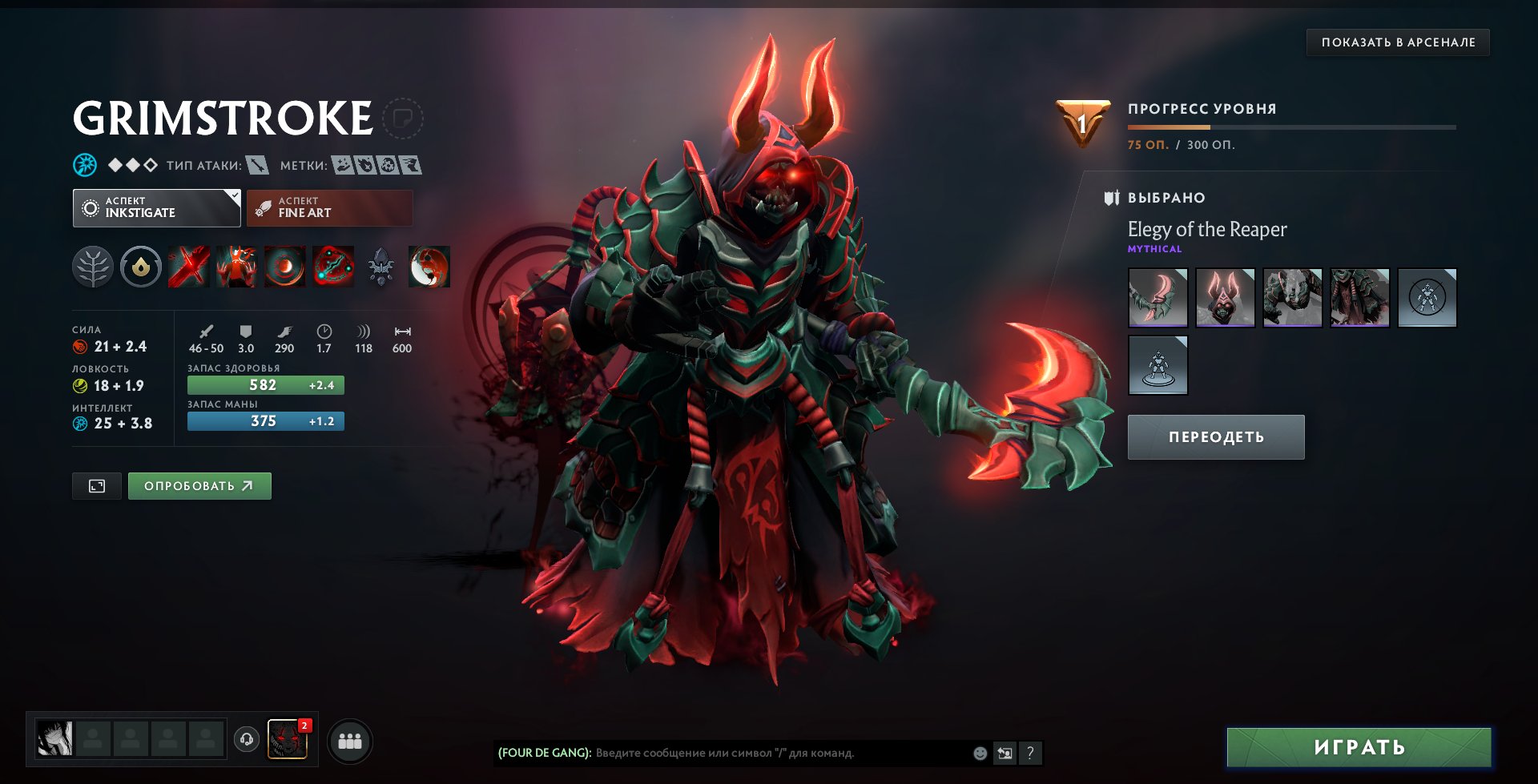Select the Soulbind ability icon
Viewport: 1538px width, 784px height.
[x=333, y=267]
